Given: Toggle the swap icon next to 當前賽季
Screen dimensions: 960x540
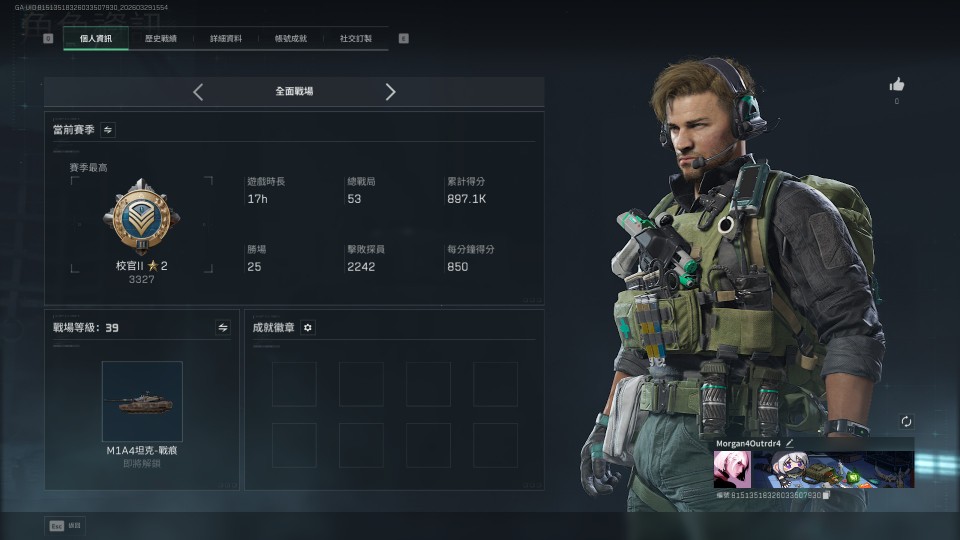Looking at the screenshot, I should 108,130.
